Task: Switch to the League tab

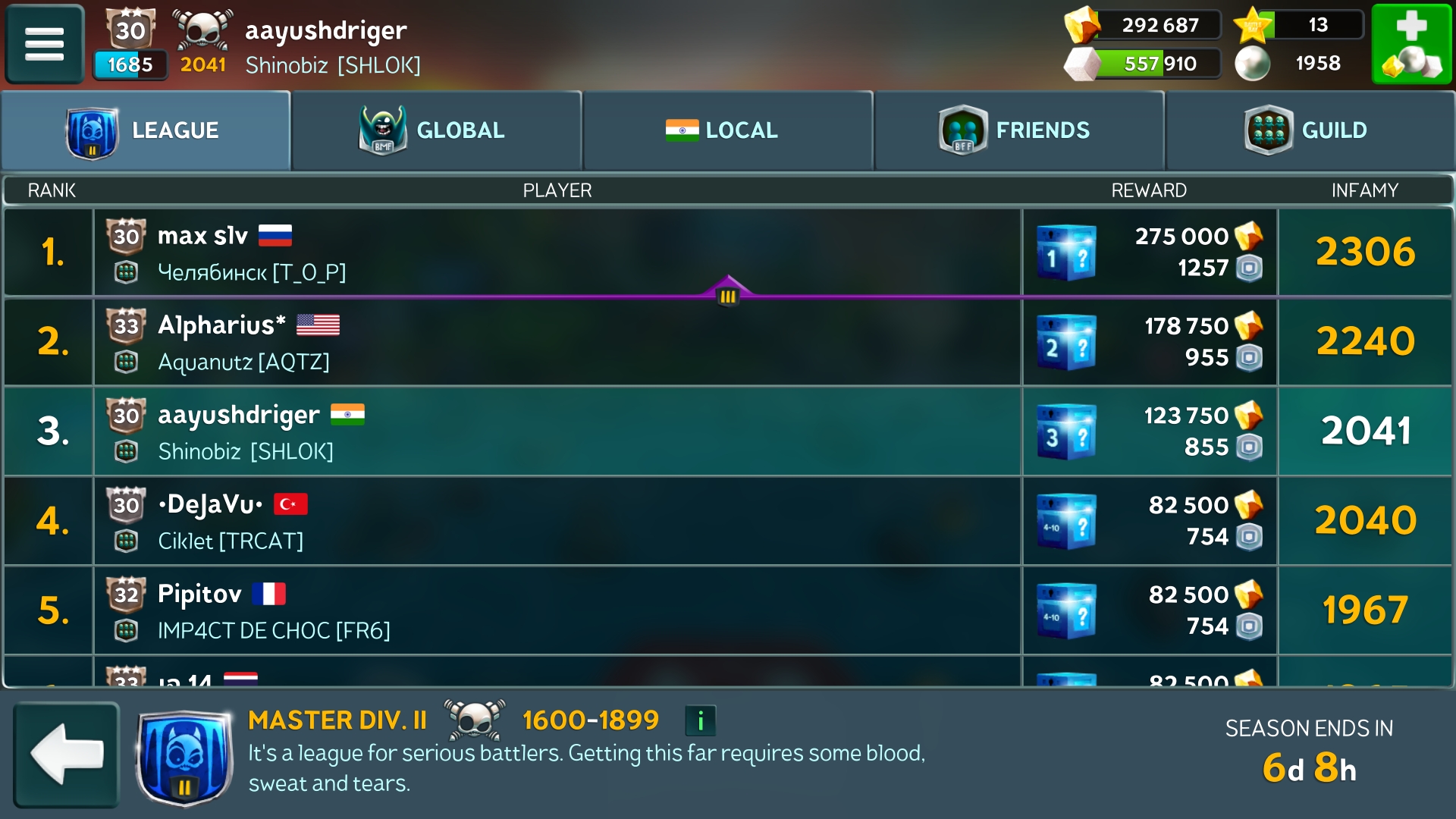Action: (146, 130)
